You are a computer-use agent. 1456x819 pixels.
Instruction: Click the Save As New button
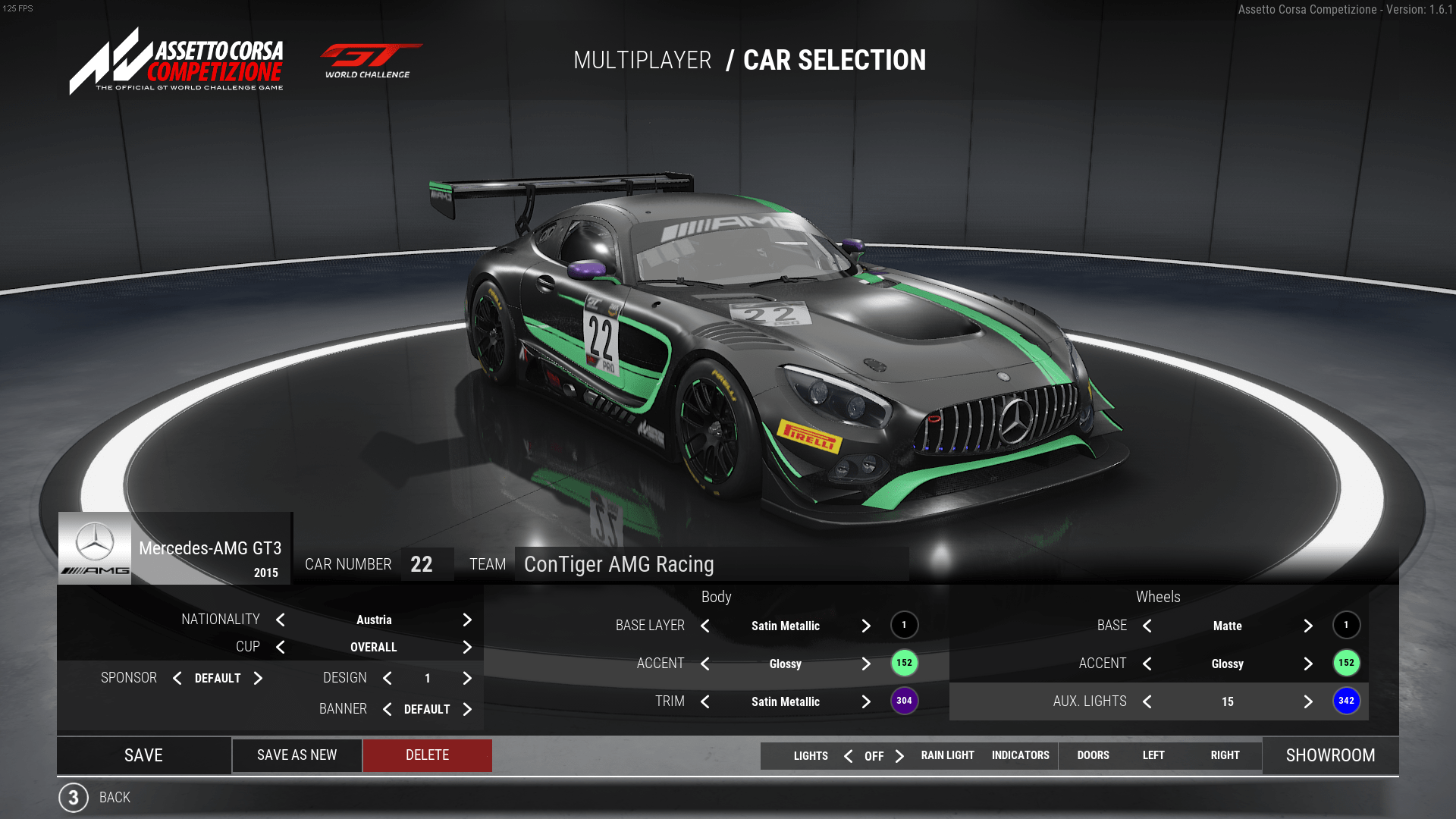[297, 755]
